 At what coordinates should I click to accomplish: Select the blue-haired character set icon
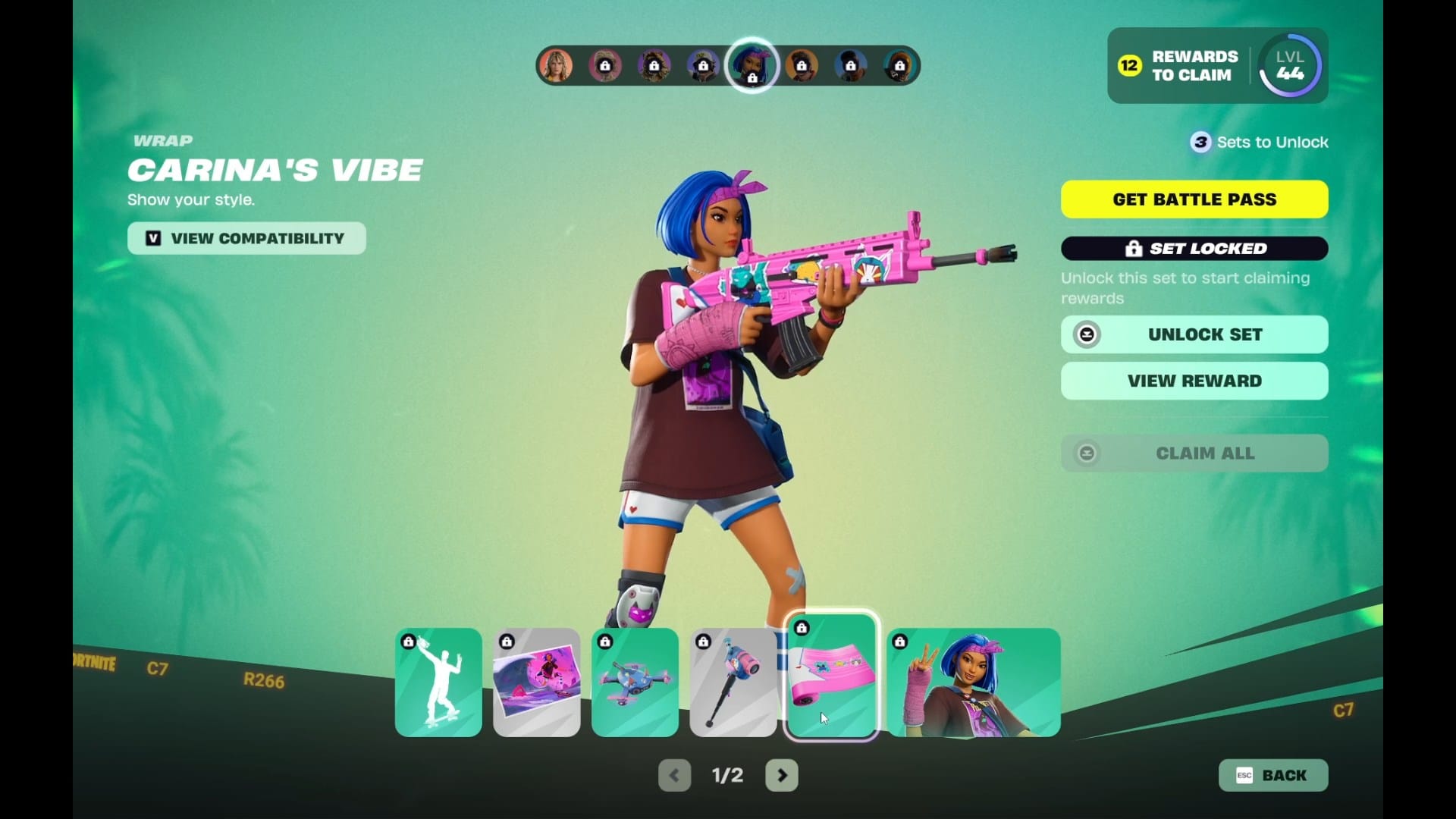tap(752, 66)
